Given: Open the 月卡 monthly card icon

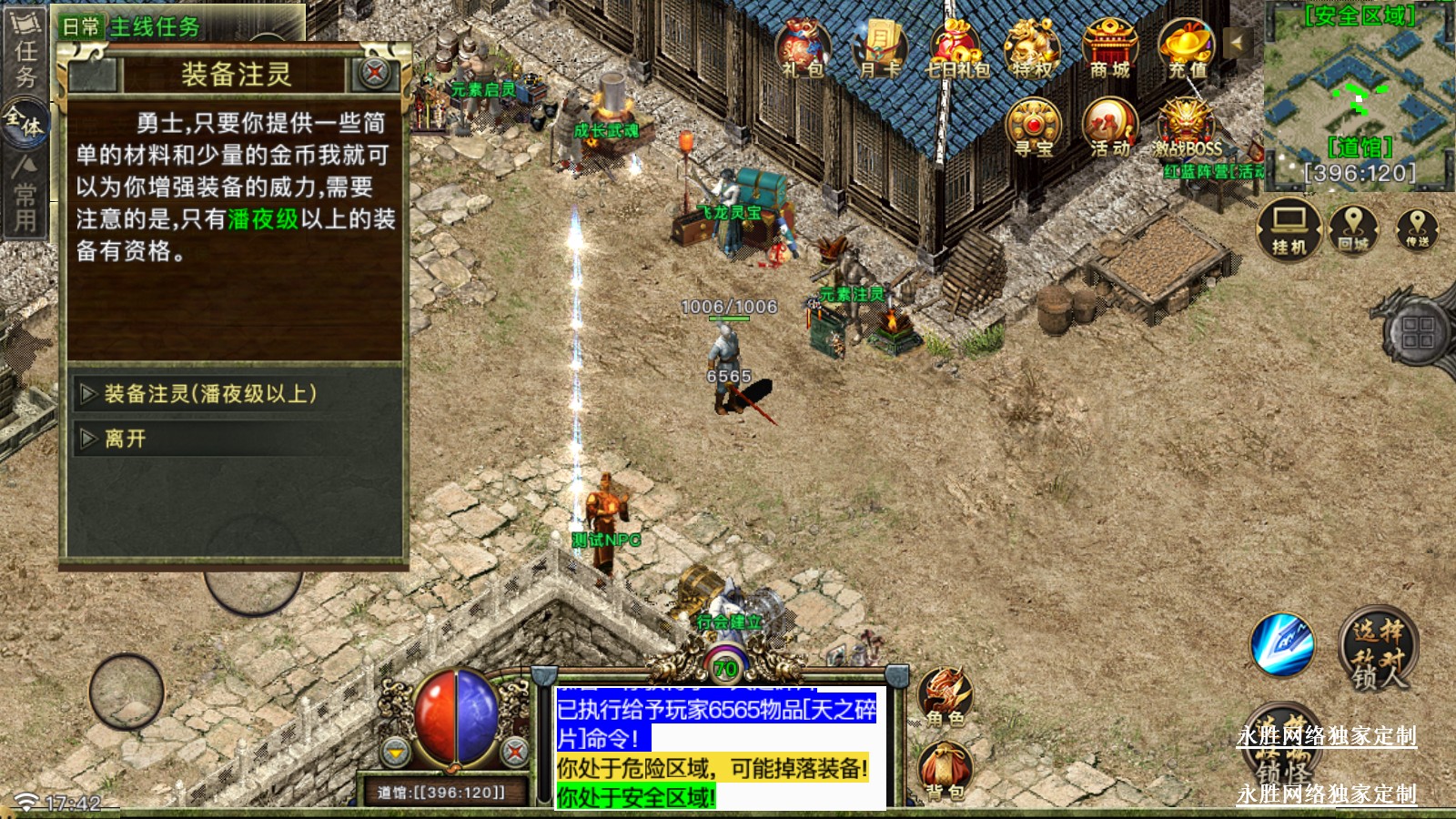Looking at the screenshot, I should click(879, 46).
